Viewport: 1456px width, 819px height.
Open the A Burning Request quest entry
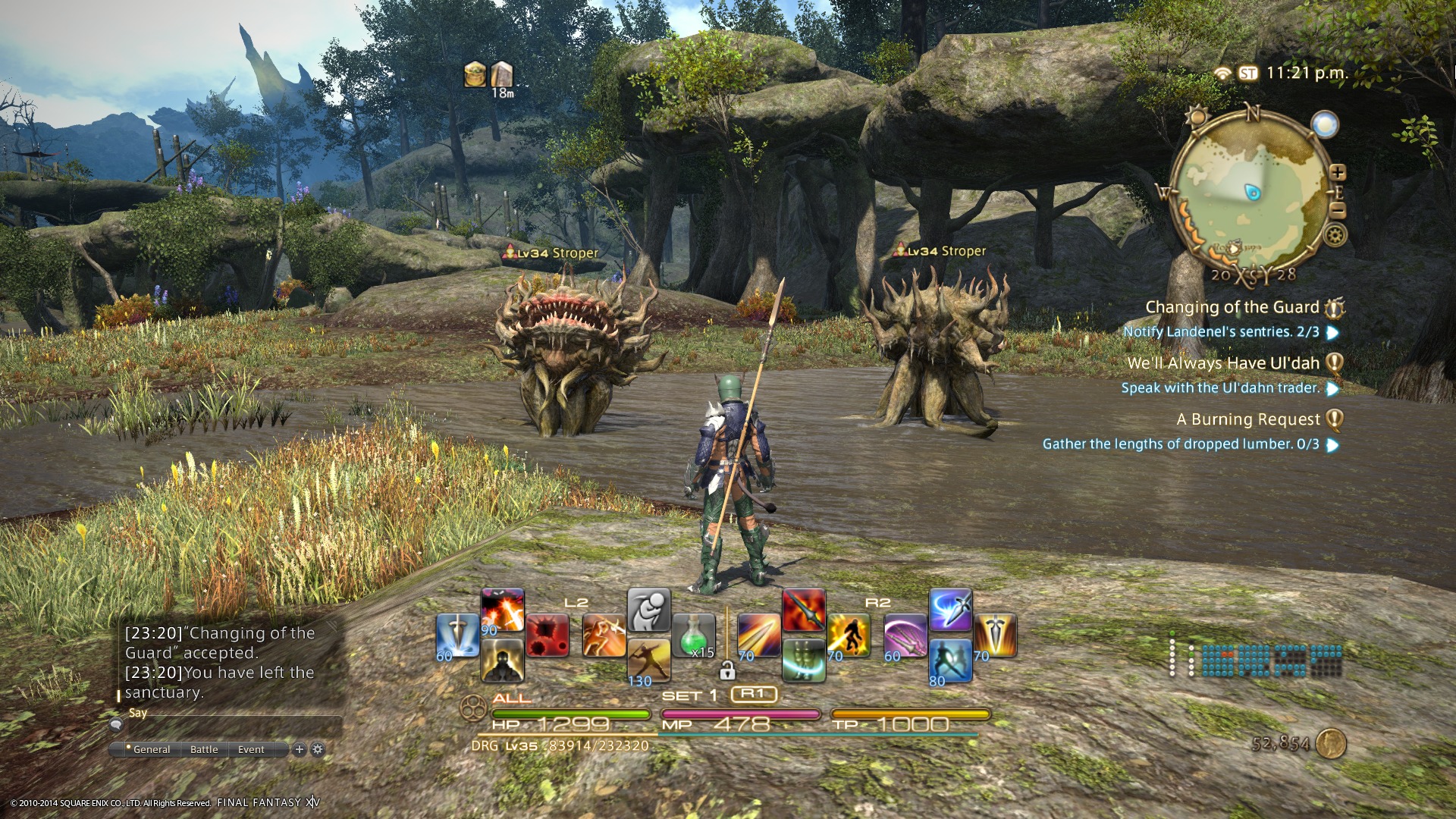point(1247,419)
